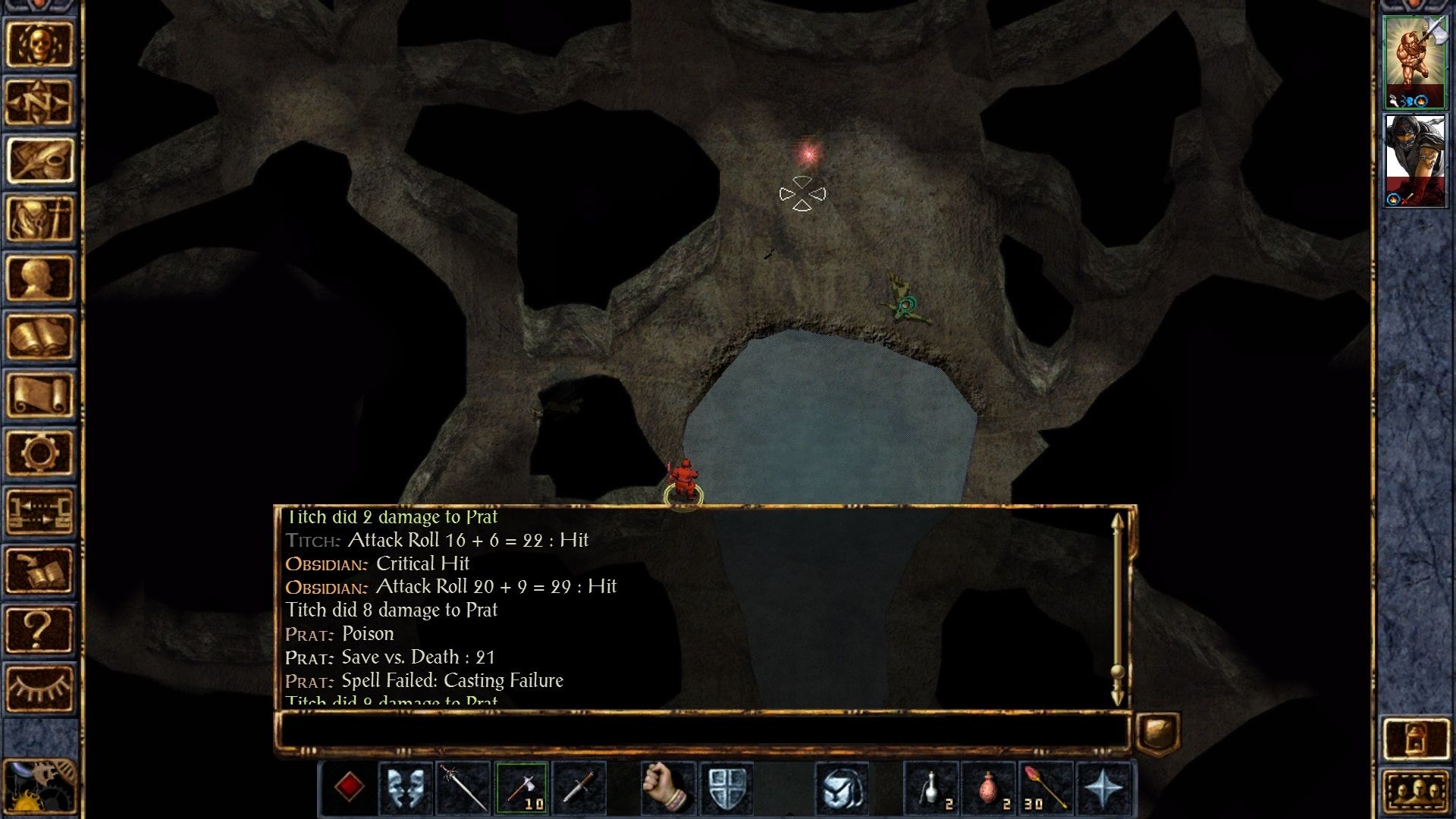The width and height of the screenshot is (1456, 819).
Task: Click the opposing arrows sidebar button
Action: click(x=39, y=511)
